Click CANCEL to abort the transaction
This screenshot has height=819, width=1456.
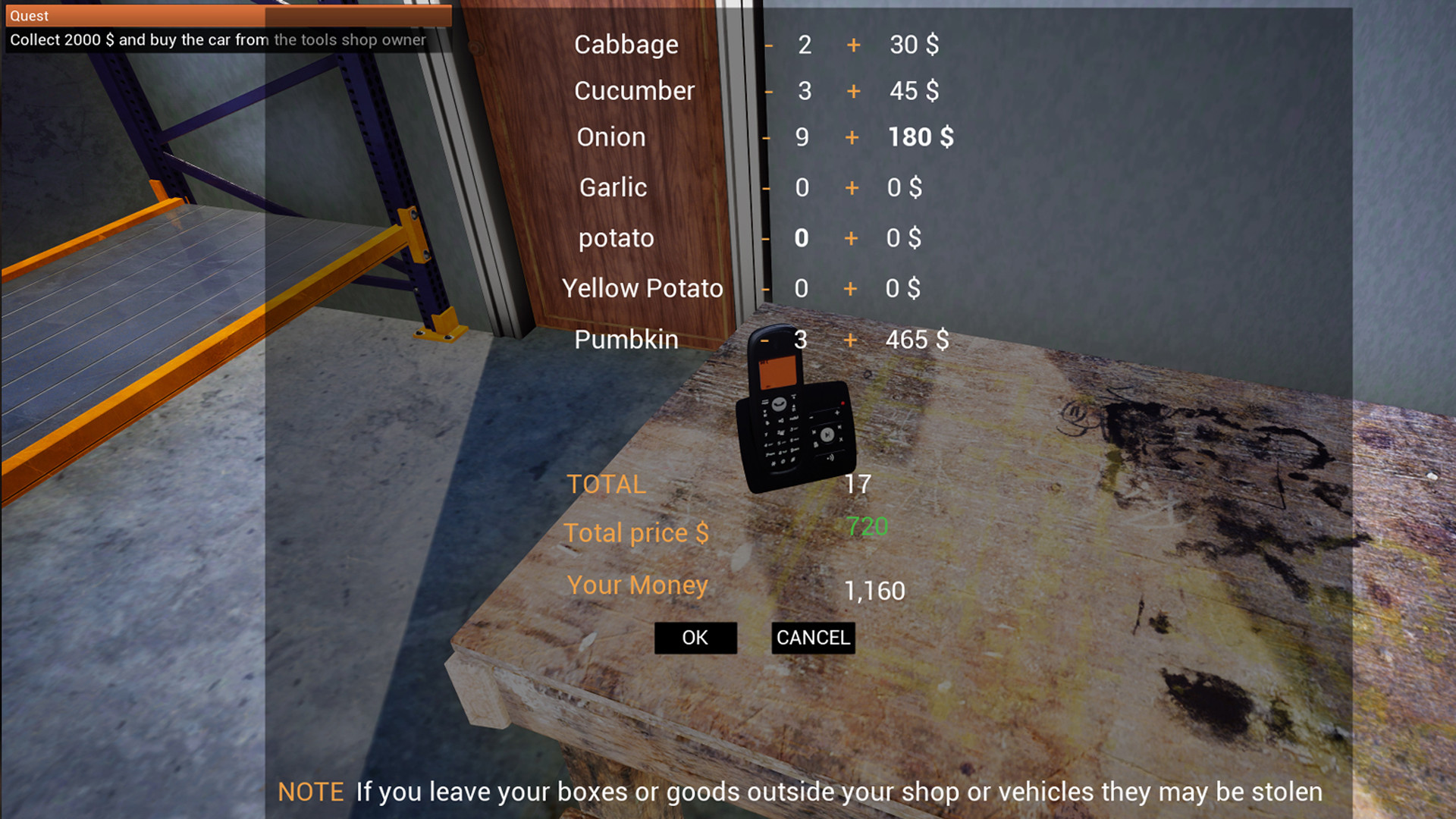point(812,639)
